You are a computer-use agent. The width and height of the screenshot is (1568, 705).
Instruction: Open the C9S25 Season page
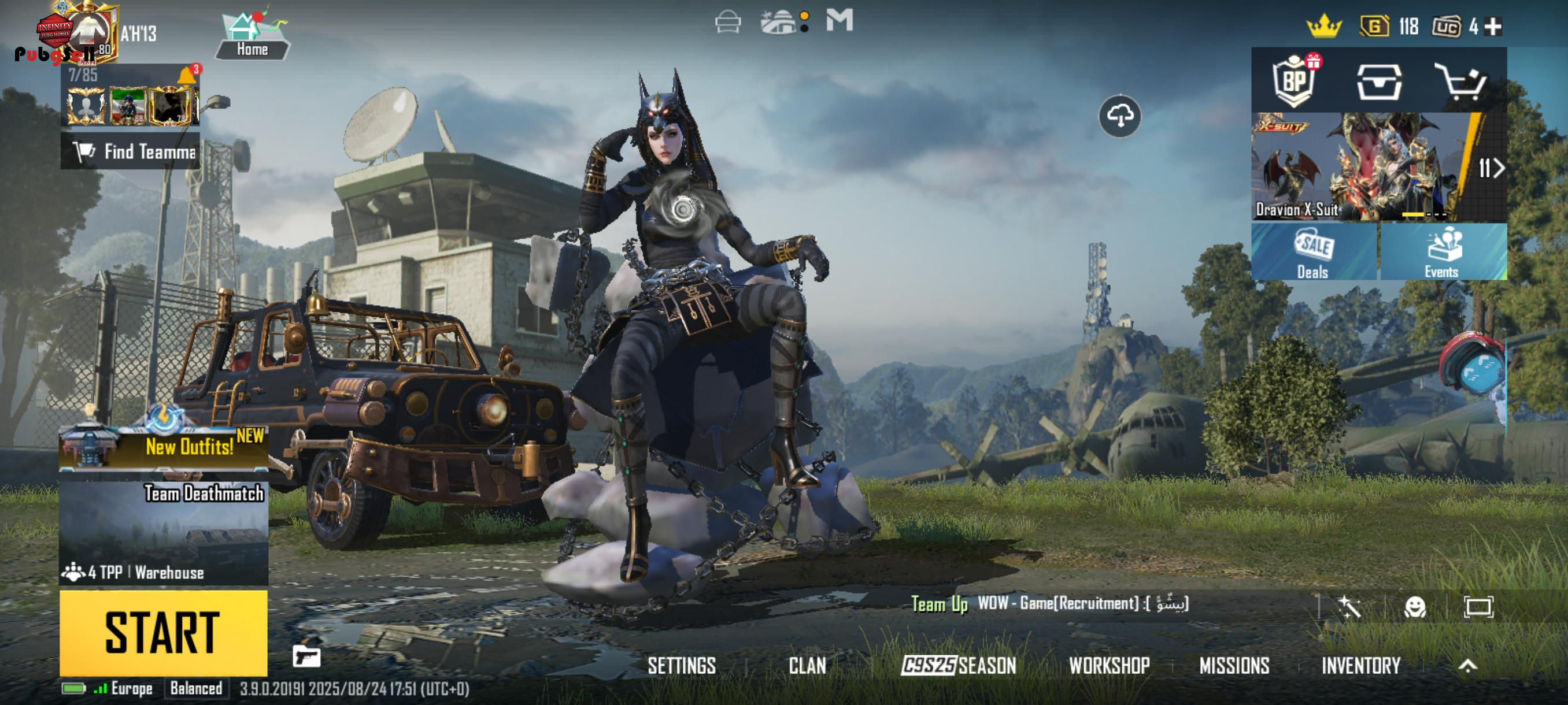coord(959,666)
